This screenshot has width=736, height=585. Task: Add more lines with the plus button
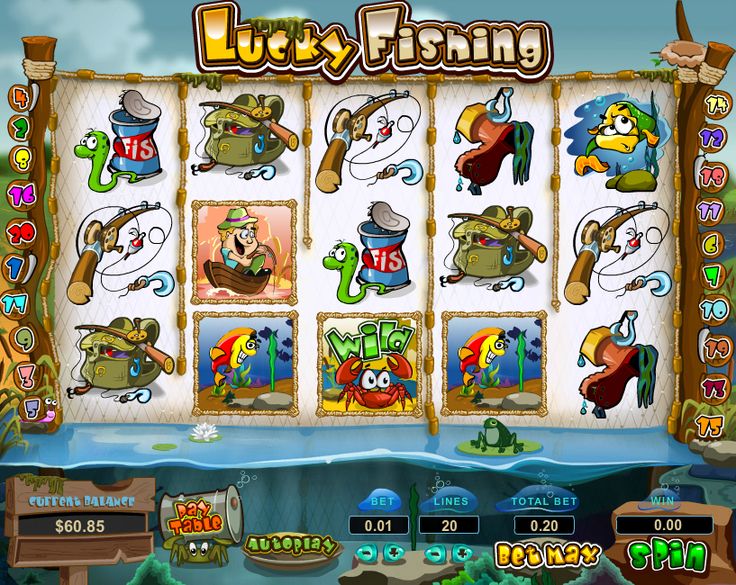coord(462,552)
